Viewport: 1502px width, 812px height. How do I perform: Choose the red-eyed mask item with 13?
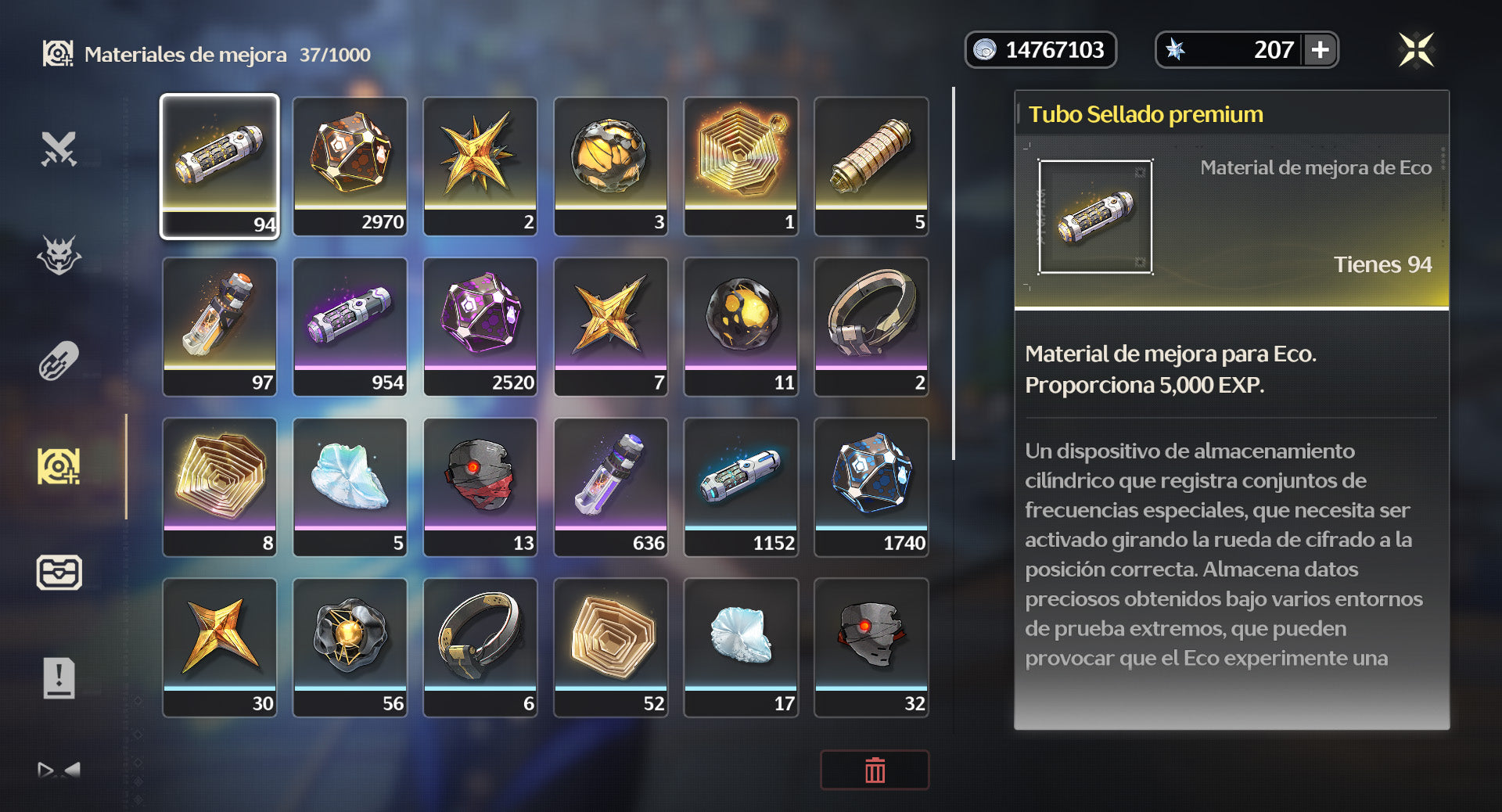pyautogui.click(x=480, y=486)
